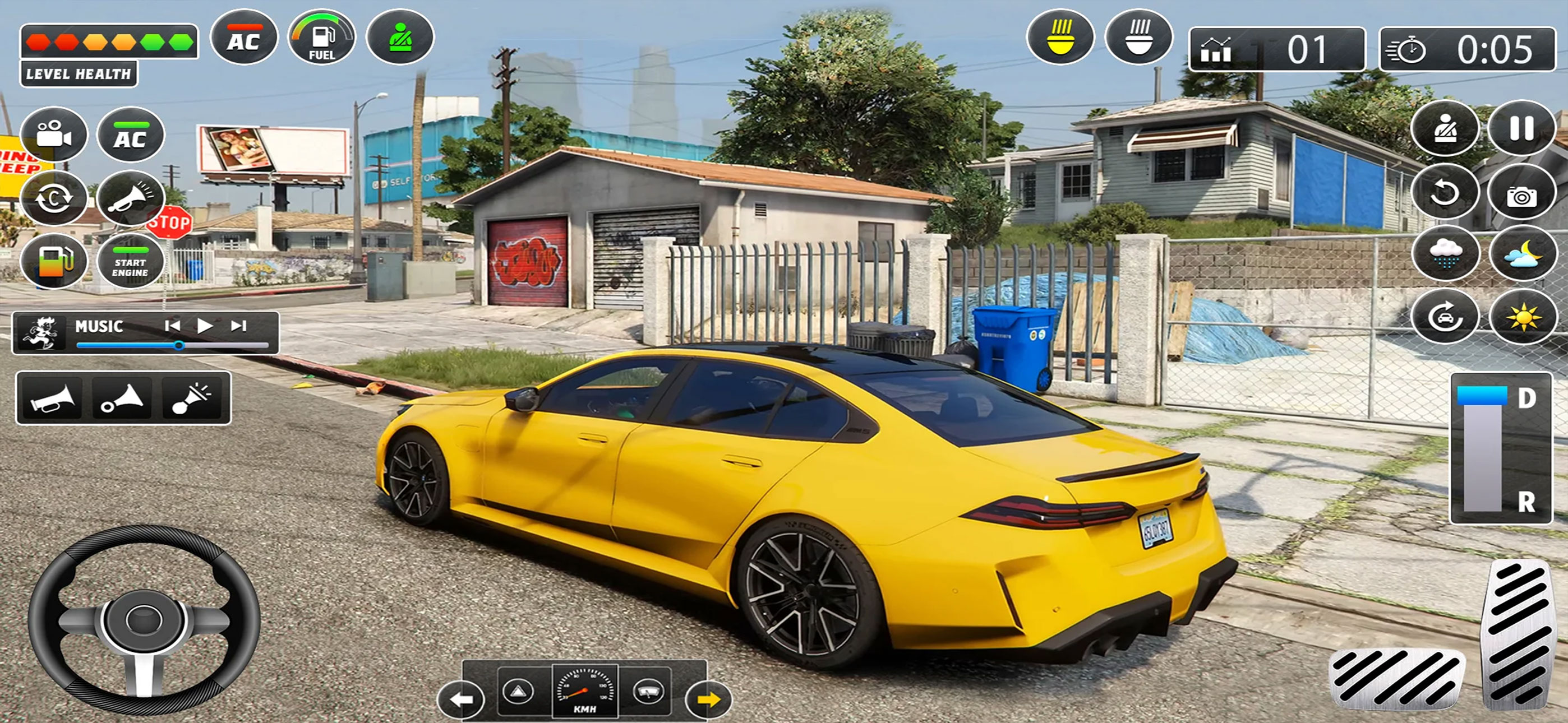This screenshot has width=1568, height=723.
Task: Switch the camera view
Action: [x=54, y=135]
